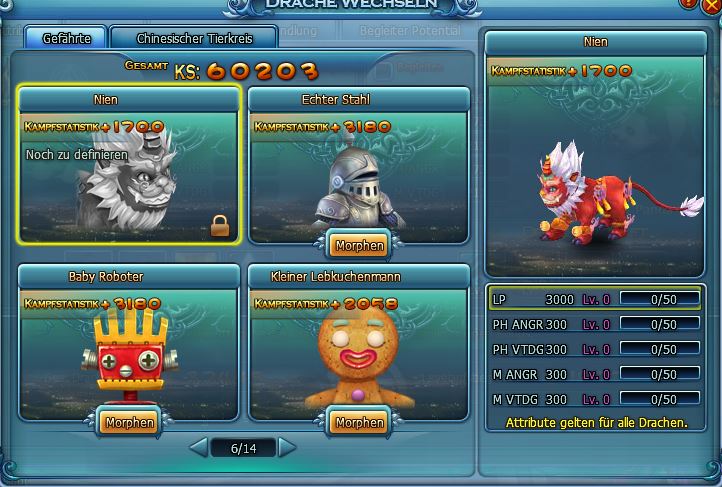Close the Drache Wechseln window
Viewport: 722px width, 487px height.
click(710, 5)
